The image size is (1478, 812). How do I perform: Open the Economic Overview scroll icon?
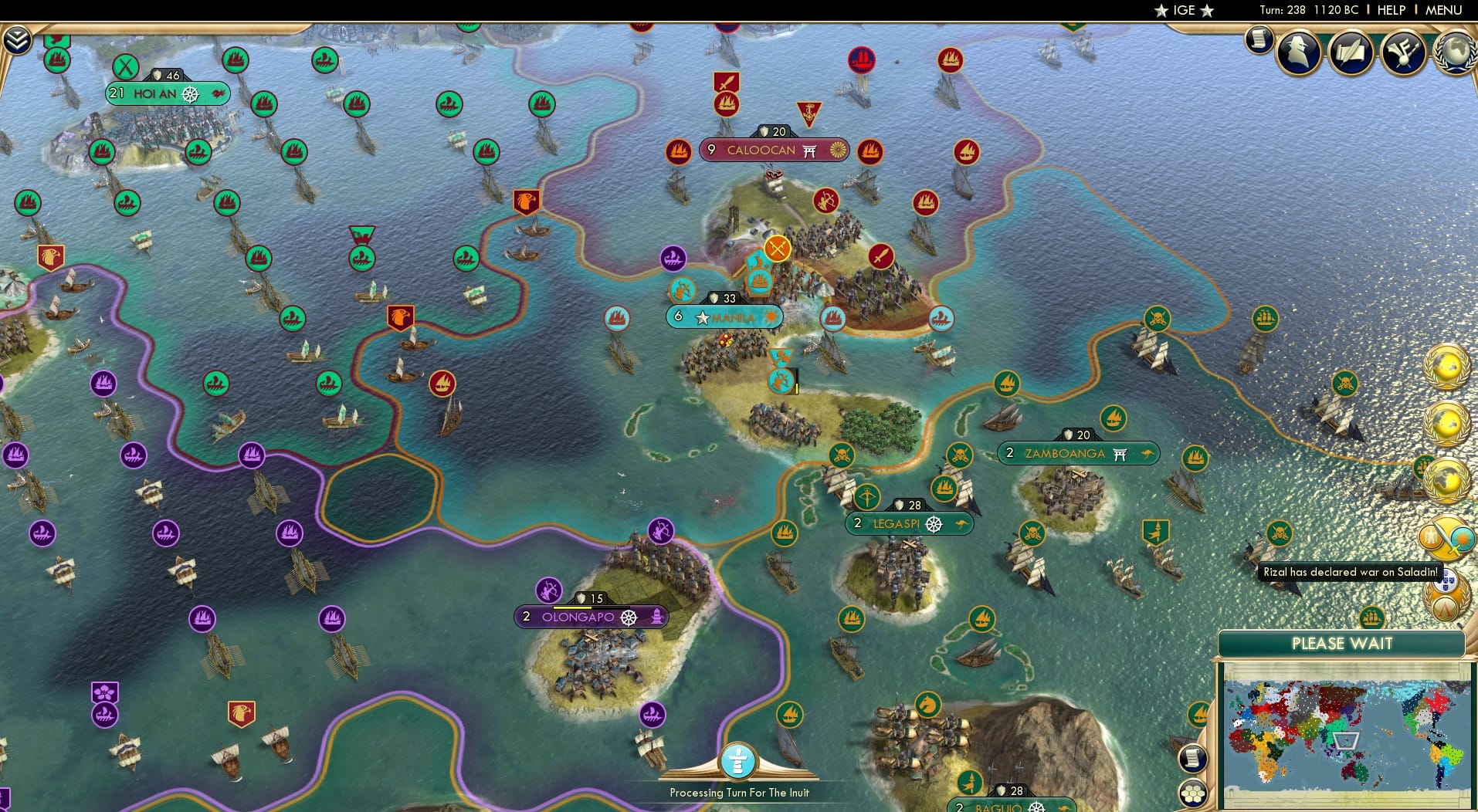pyautogui.click(x=1259, y=40)
